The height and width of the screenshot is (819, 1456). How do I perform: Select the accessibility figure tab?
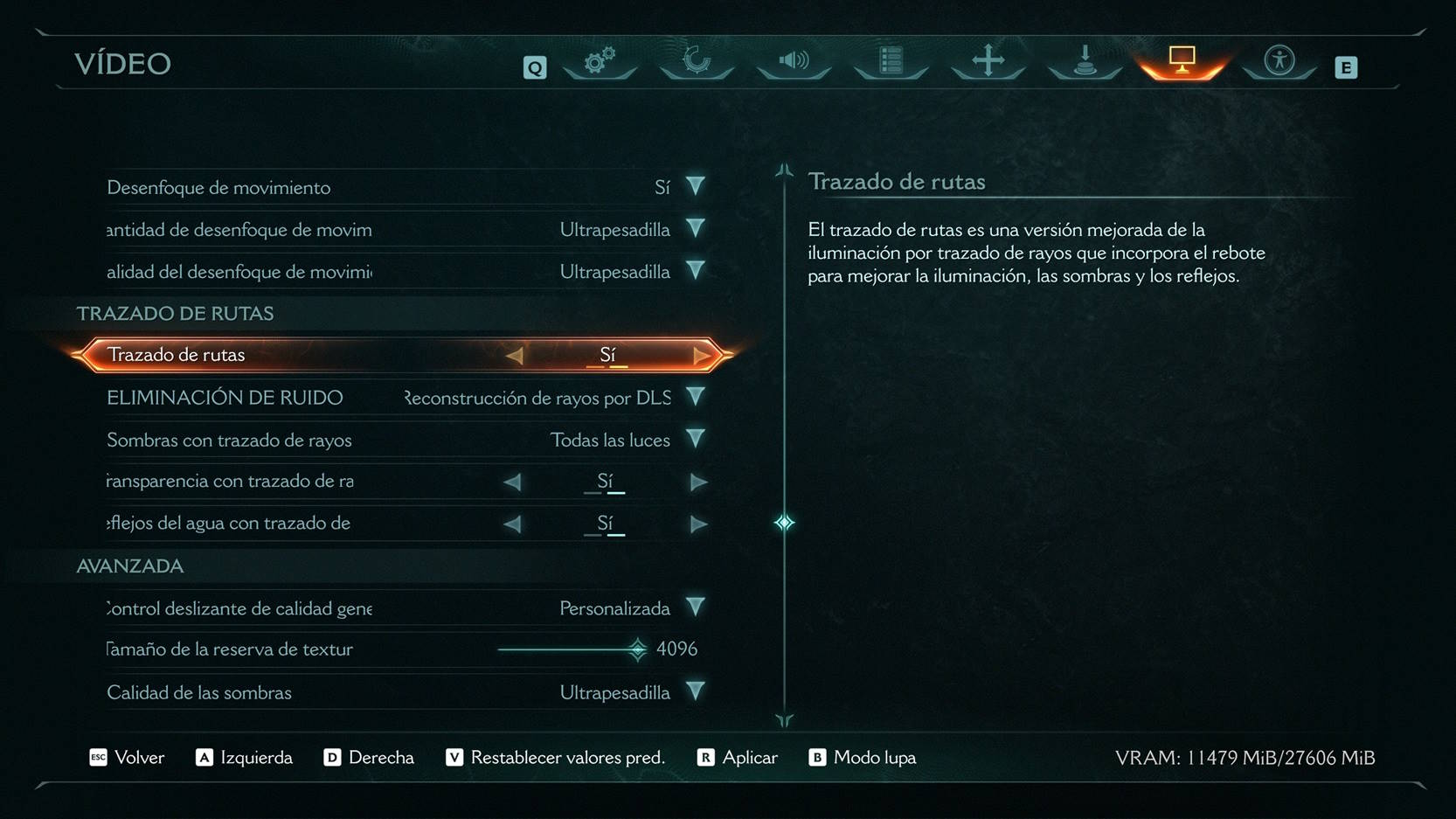click(1279, 61)
